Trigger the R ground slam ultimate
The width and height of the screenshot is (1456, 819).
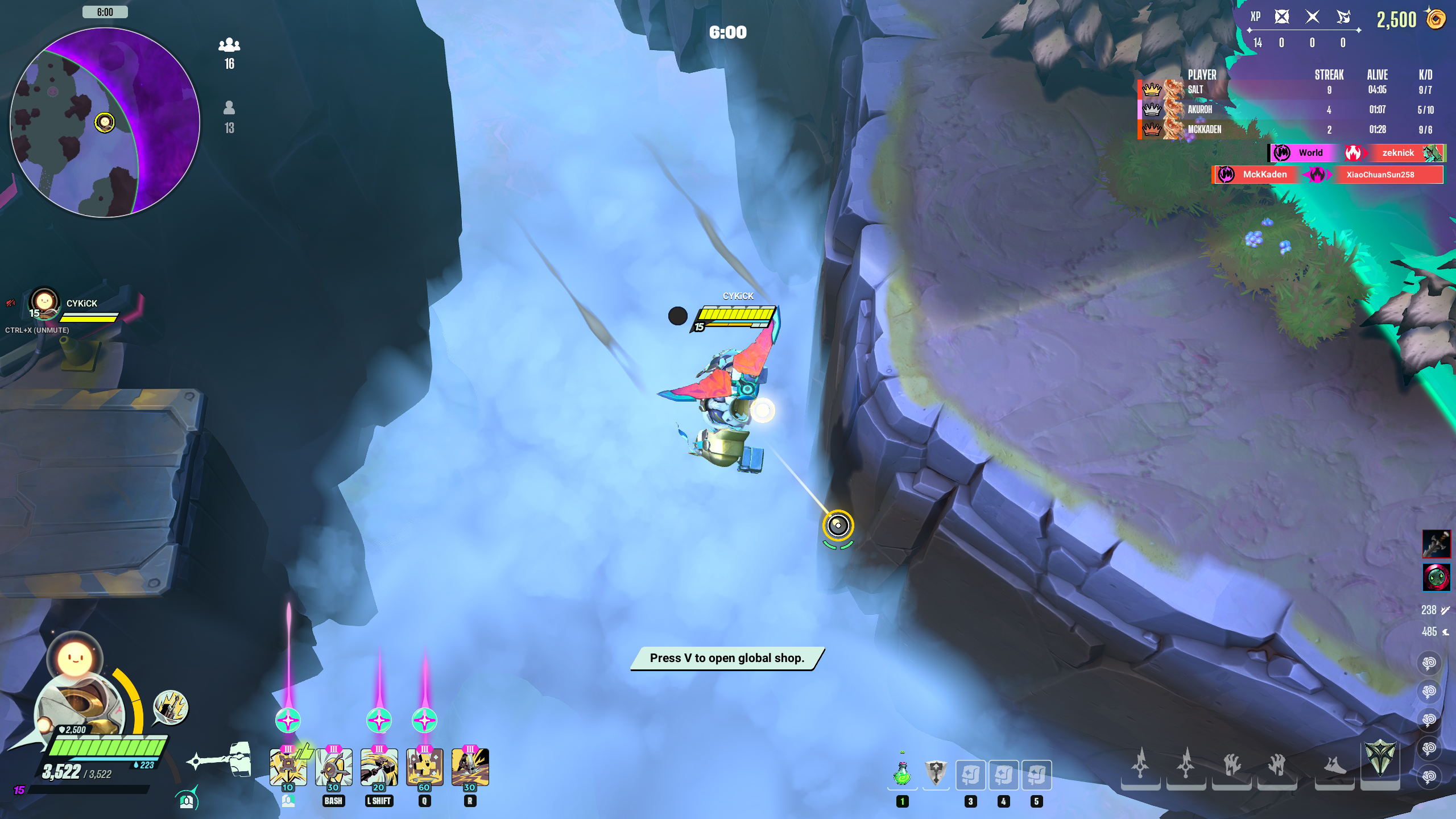click(470, 767)
